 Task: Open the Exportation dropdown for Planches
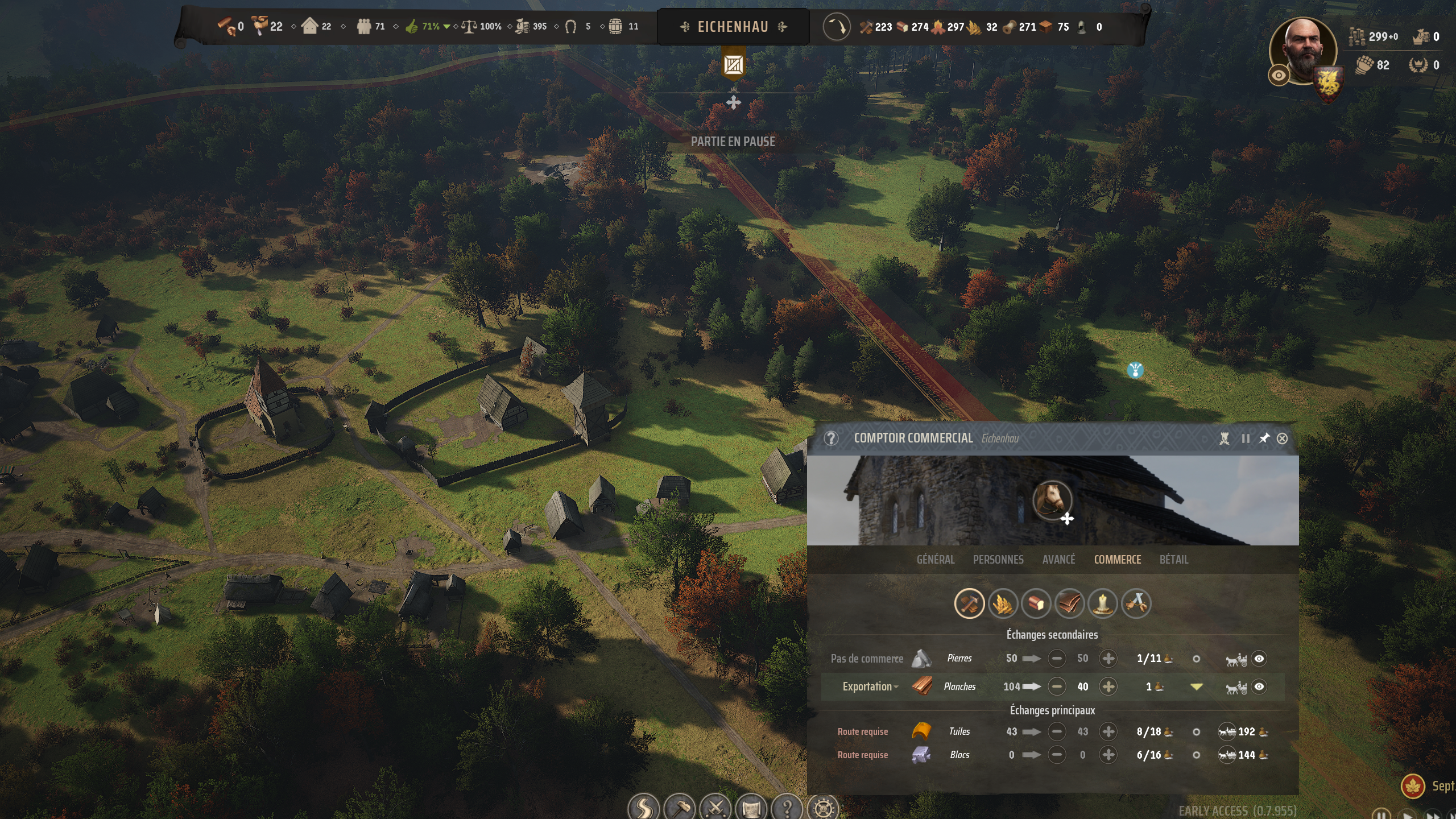(x=870, y=686)
